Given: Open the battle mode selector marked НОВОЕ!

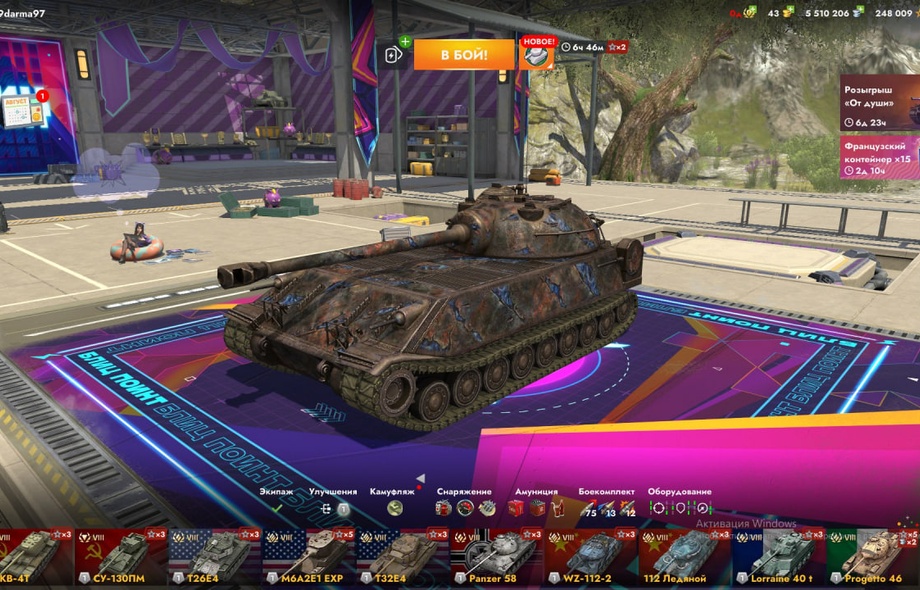Looking at the screenshot, I should pyautogui.click(x=537, y=54).
